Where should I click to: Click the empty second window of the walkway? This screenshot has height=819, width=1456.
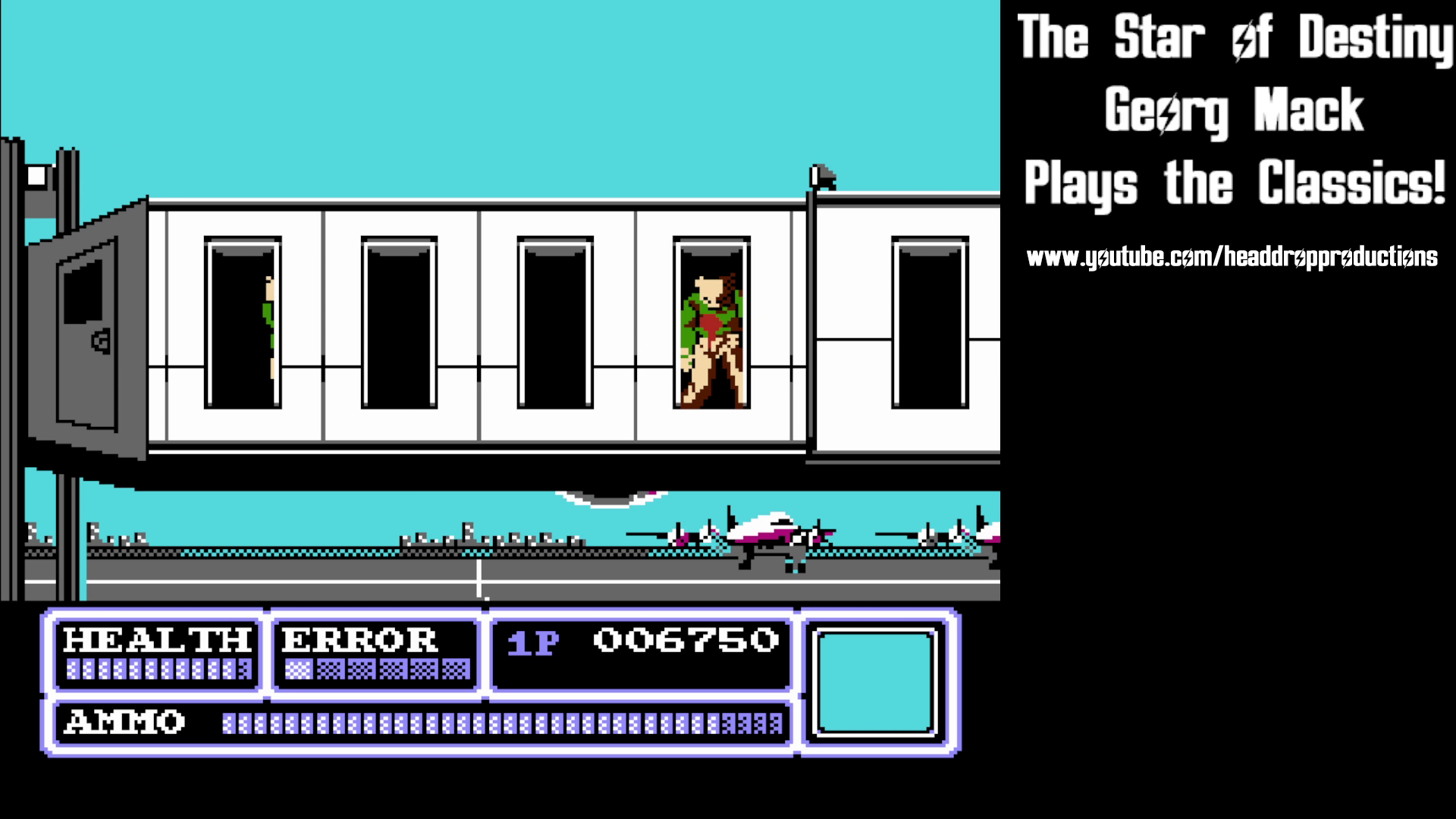[x=398, y=322]
